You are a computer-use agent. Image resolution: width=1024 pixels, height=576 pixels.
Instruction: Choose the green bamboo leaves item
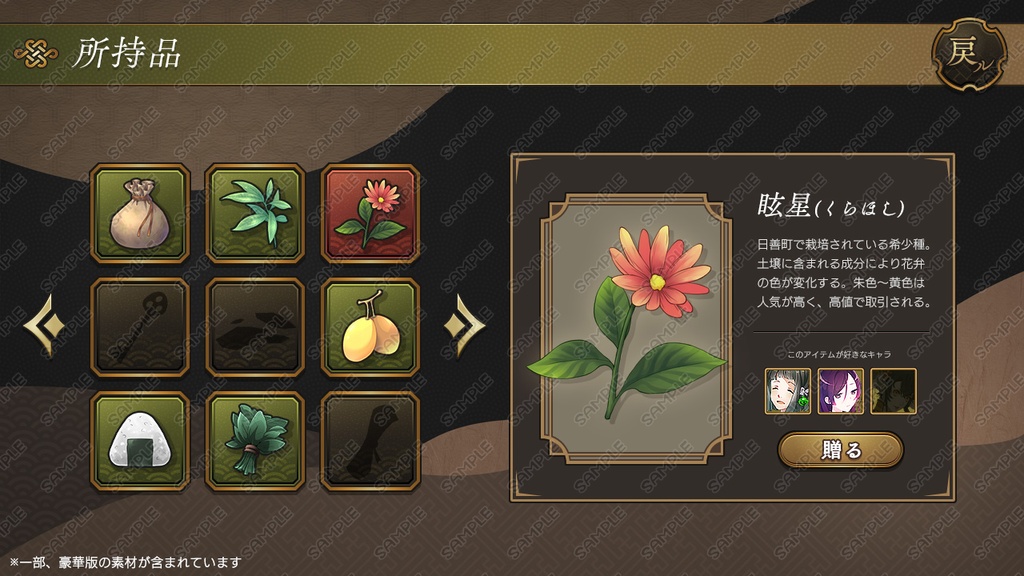(x=255, y=214)
